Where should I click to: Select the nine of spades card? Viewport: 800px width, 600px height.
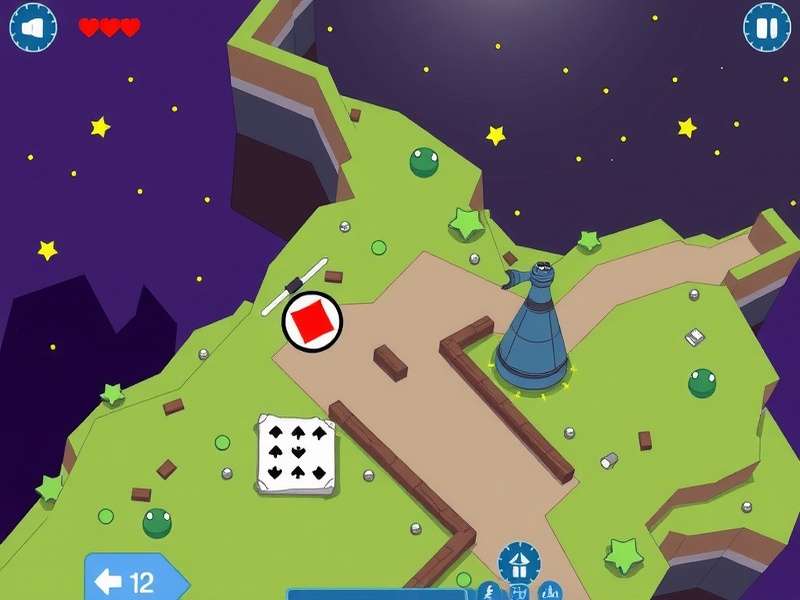coord(295,453)
